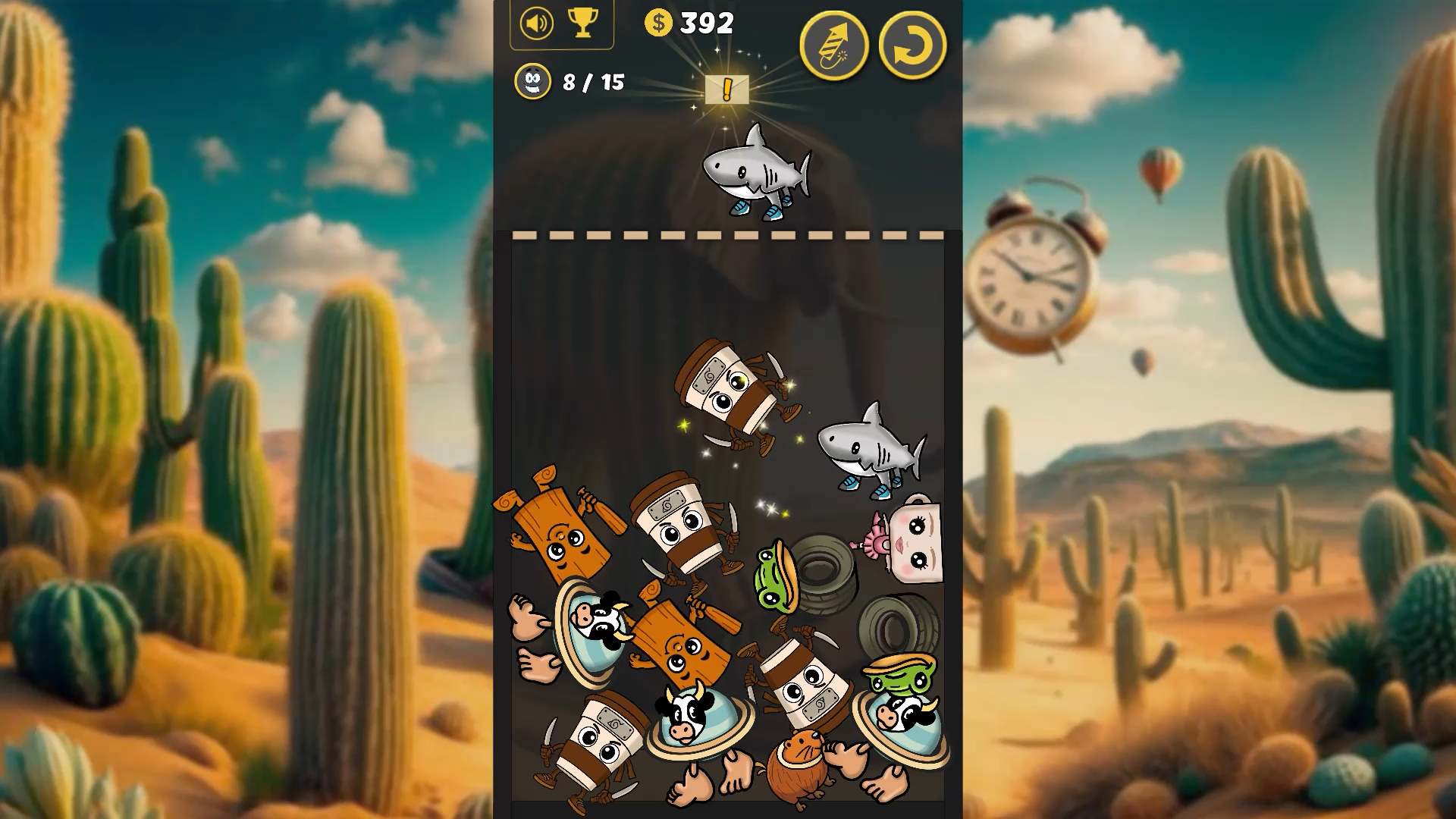This screenshot has height=819, width=1456.
Task: Select the coin balance showing 392
Action: tap(704, 24)
